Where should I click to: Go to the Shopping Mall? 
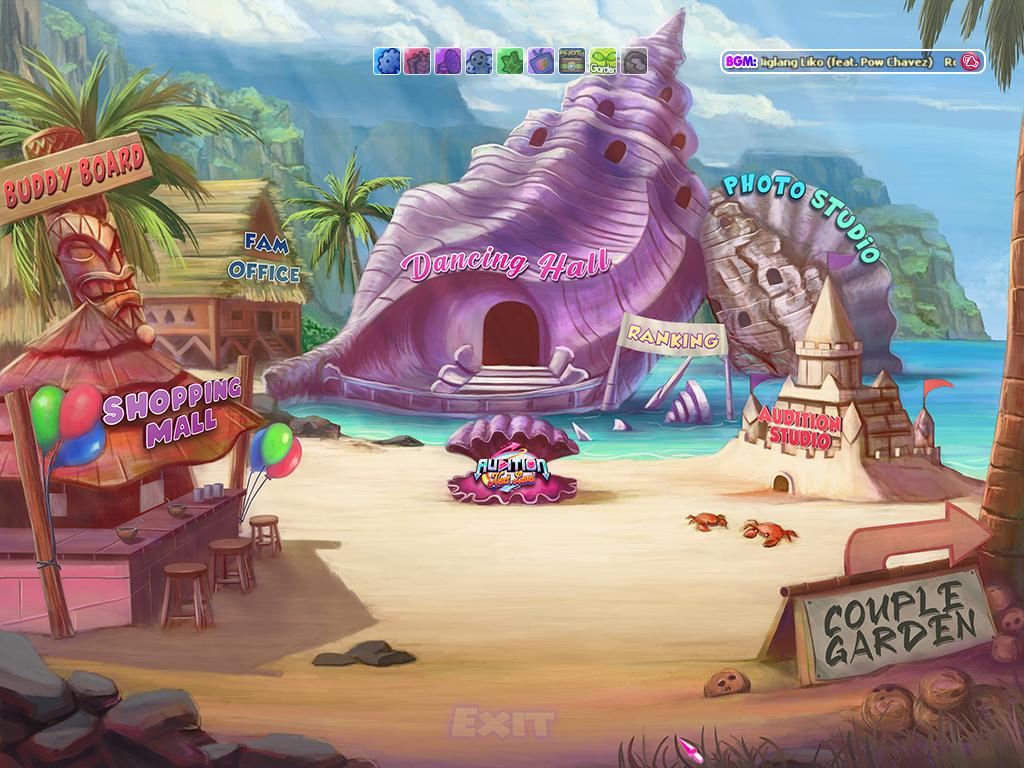tap(173, 411)
